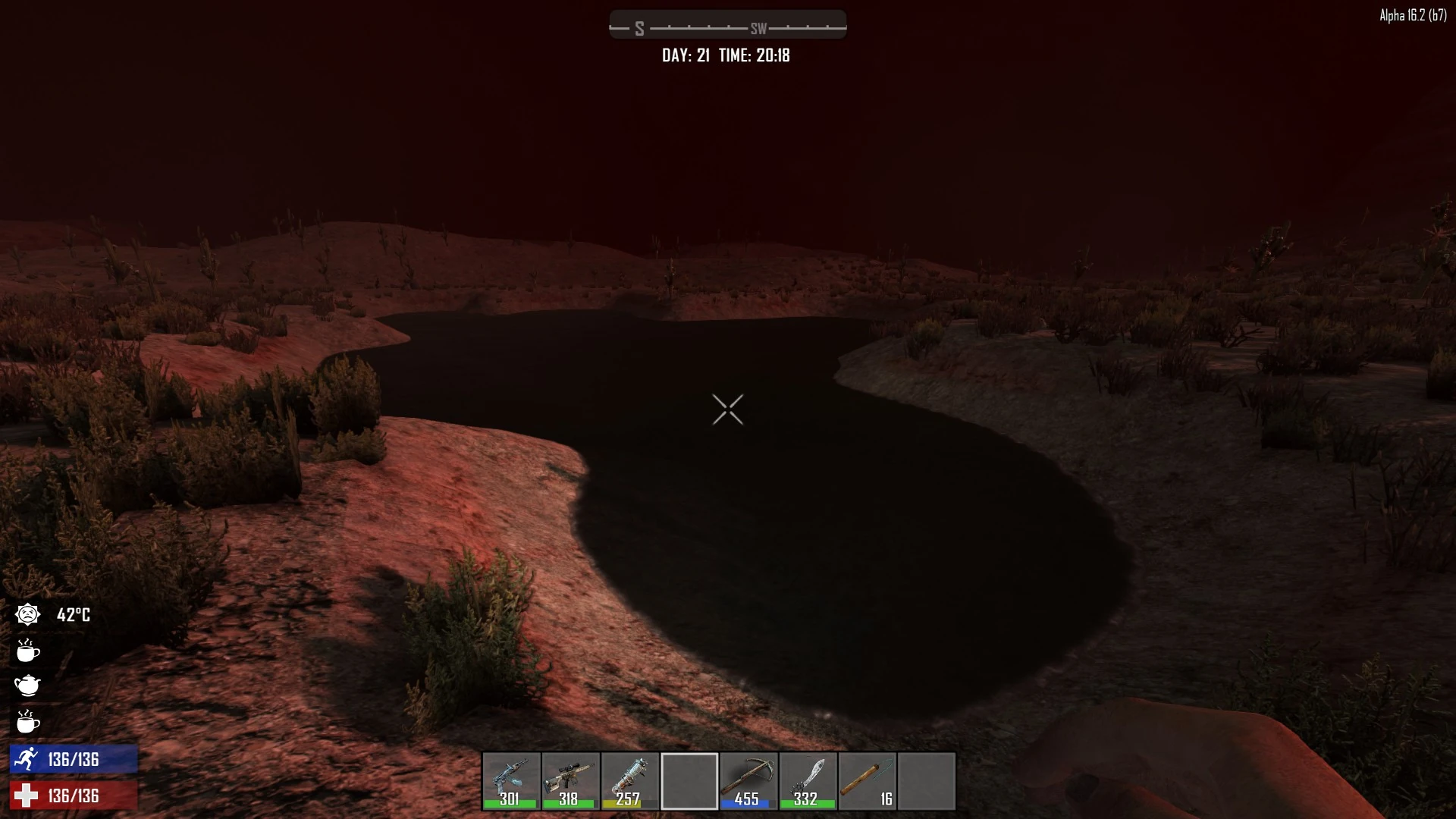Choose the tube-shaped launcher weapon slot
This screenshot has height=819, width=1456.
(629, 780)
